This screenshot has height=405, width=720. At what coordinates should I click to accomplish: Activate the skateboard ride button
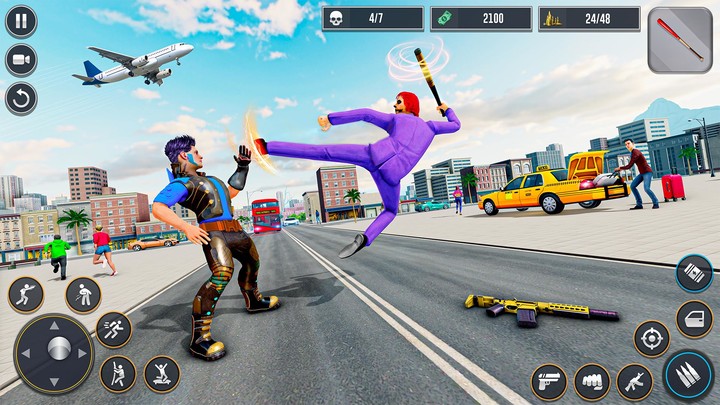tap(162, 374)
